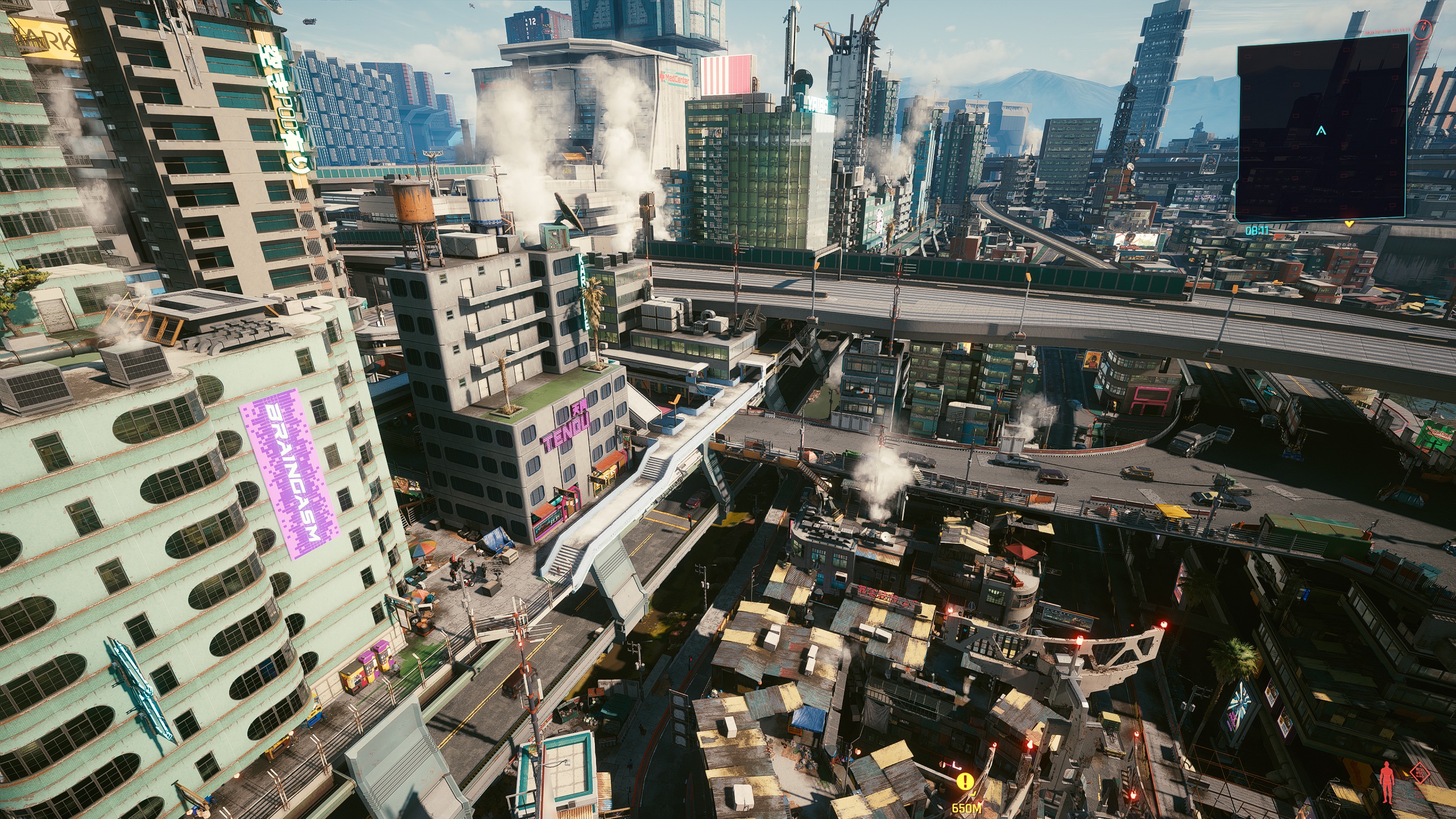Click the yellow objective arrow below minimap

coord(1349,224)
